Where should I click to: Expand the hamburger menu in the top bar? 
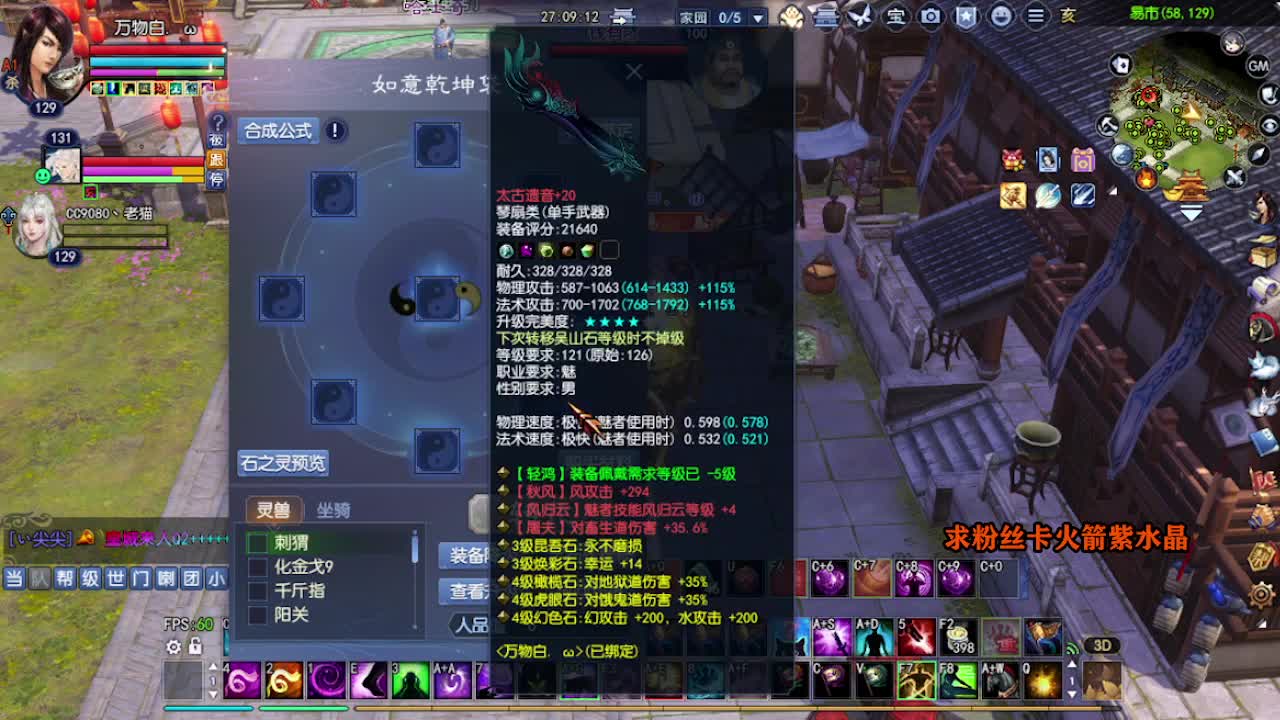(x=1035, y=17)
